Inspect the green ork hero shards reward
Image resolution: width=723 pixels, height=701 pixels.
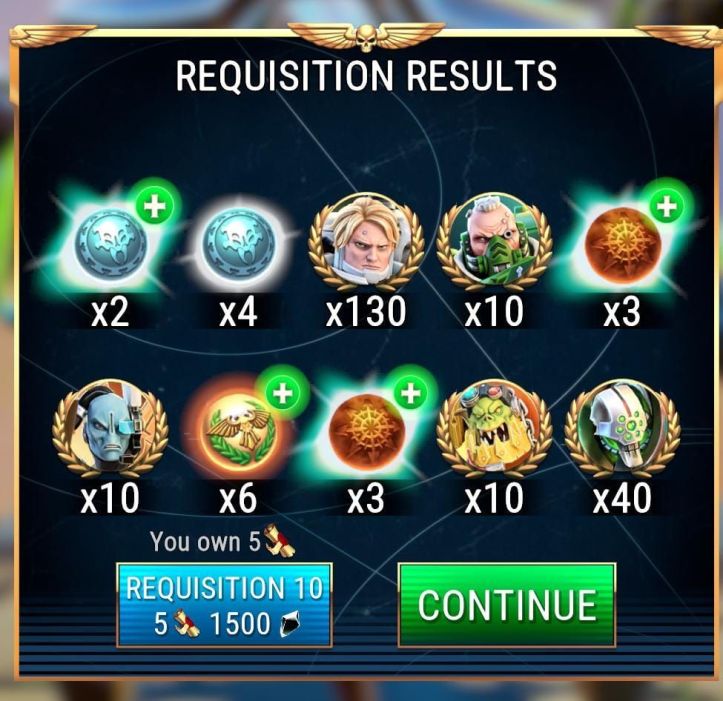pyautogui.click(x=493, y=431)
